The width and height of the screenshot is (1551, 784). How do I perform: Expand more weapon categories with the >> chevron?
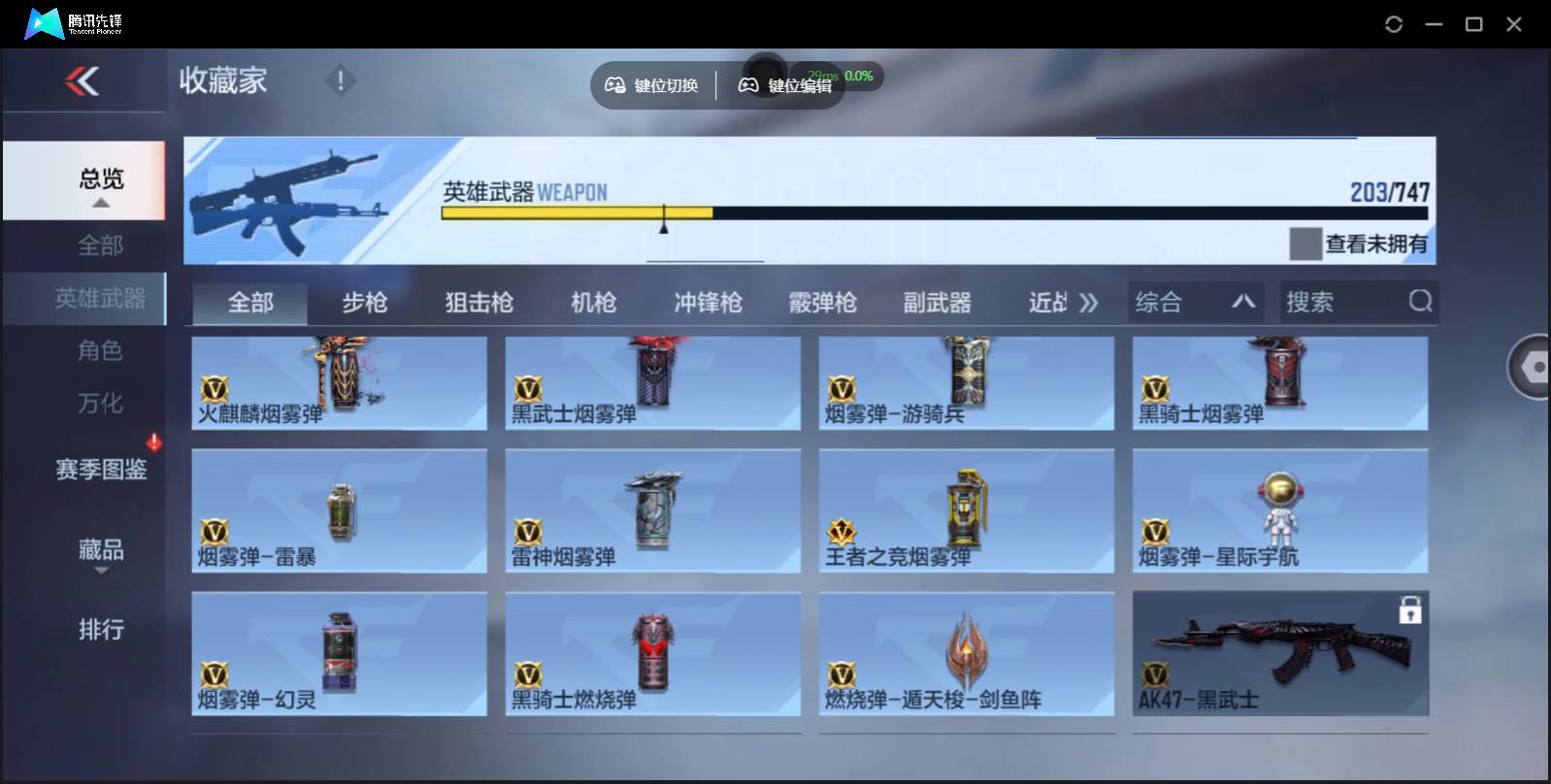[x=1089, y=302]
